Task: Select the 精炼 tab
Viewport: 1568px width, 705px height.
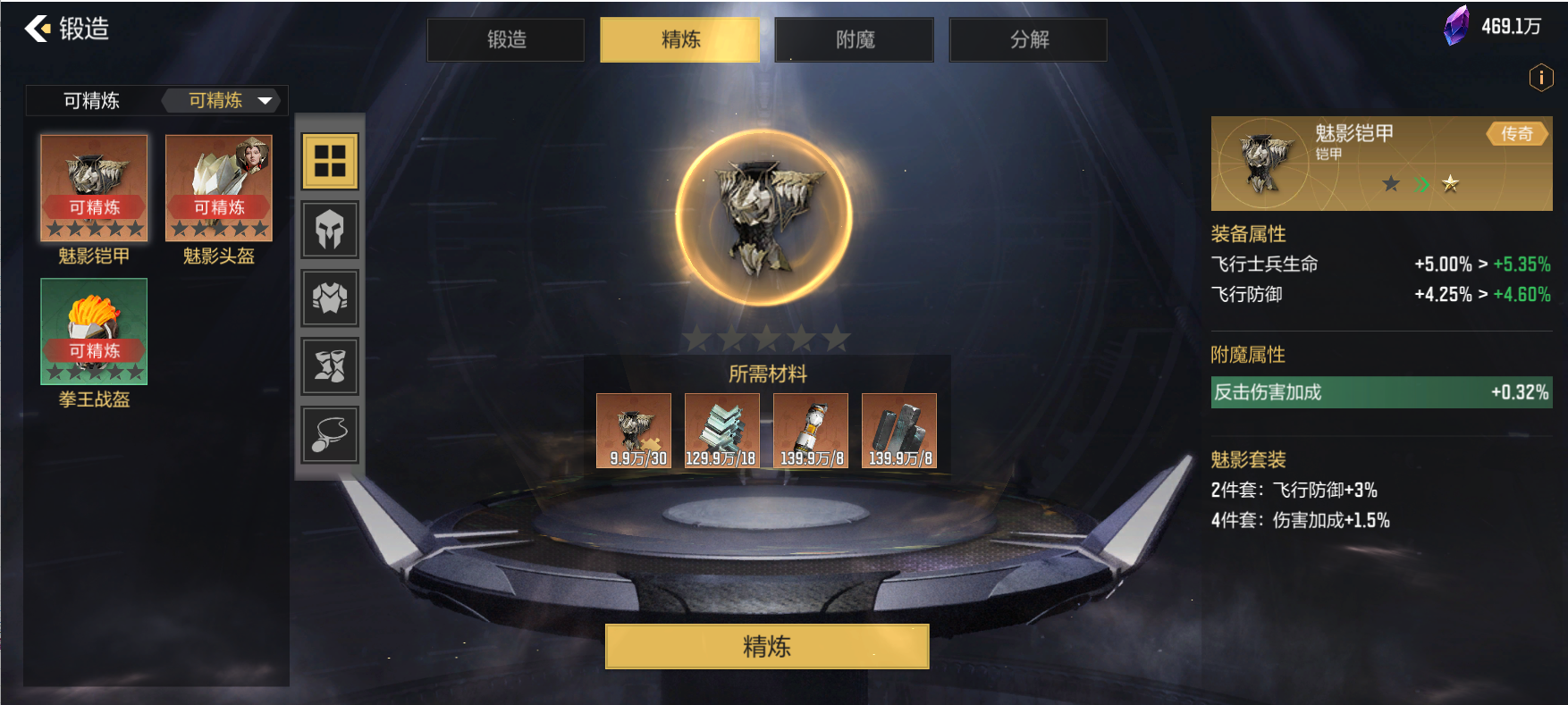Action: pyautogui.click(x=679, y=40)
